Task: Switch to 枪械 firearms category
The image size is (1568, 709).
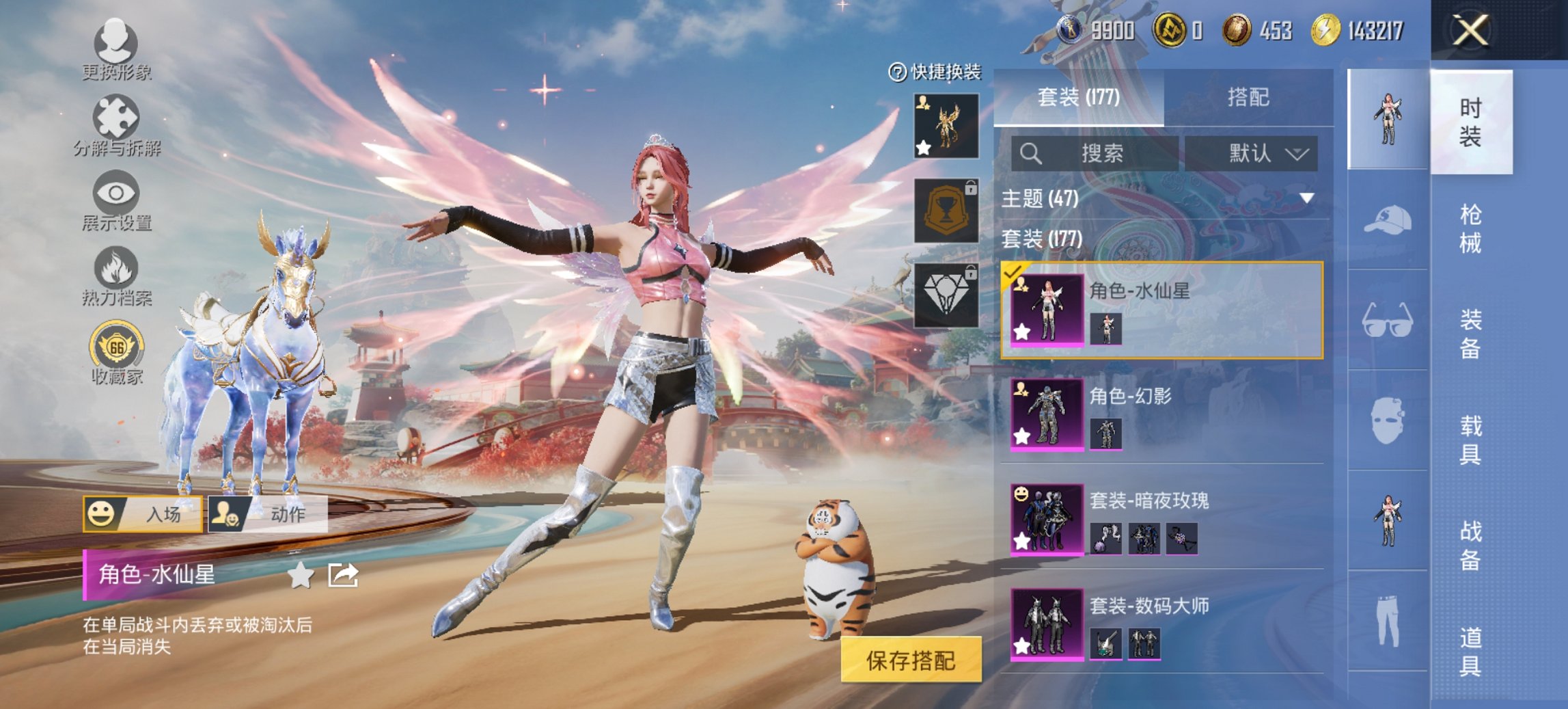Action: coord(1470,228)
